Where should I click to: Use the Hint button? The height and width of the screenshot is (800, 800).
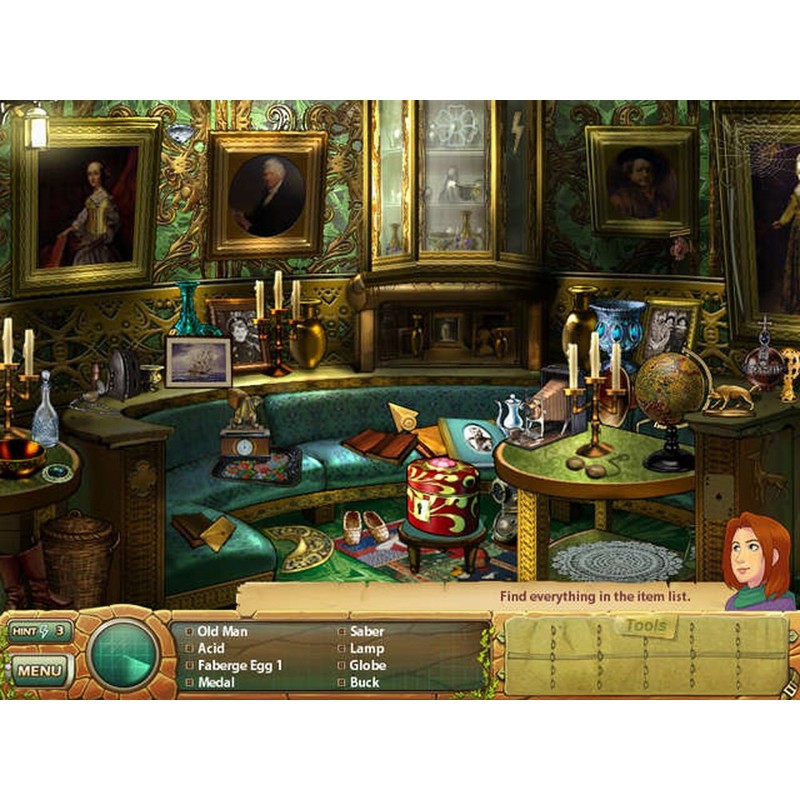(x=39, y=631)
